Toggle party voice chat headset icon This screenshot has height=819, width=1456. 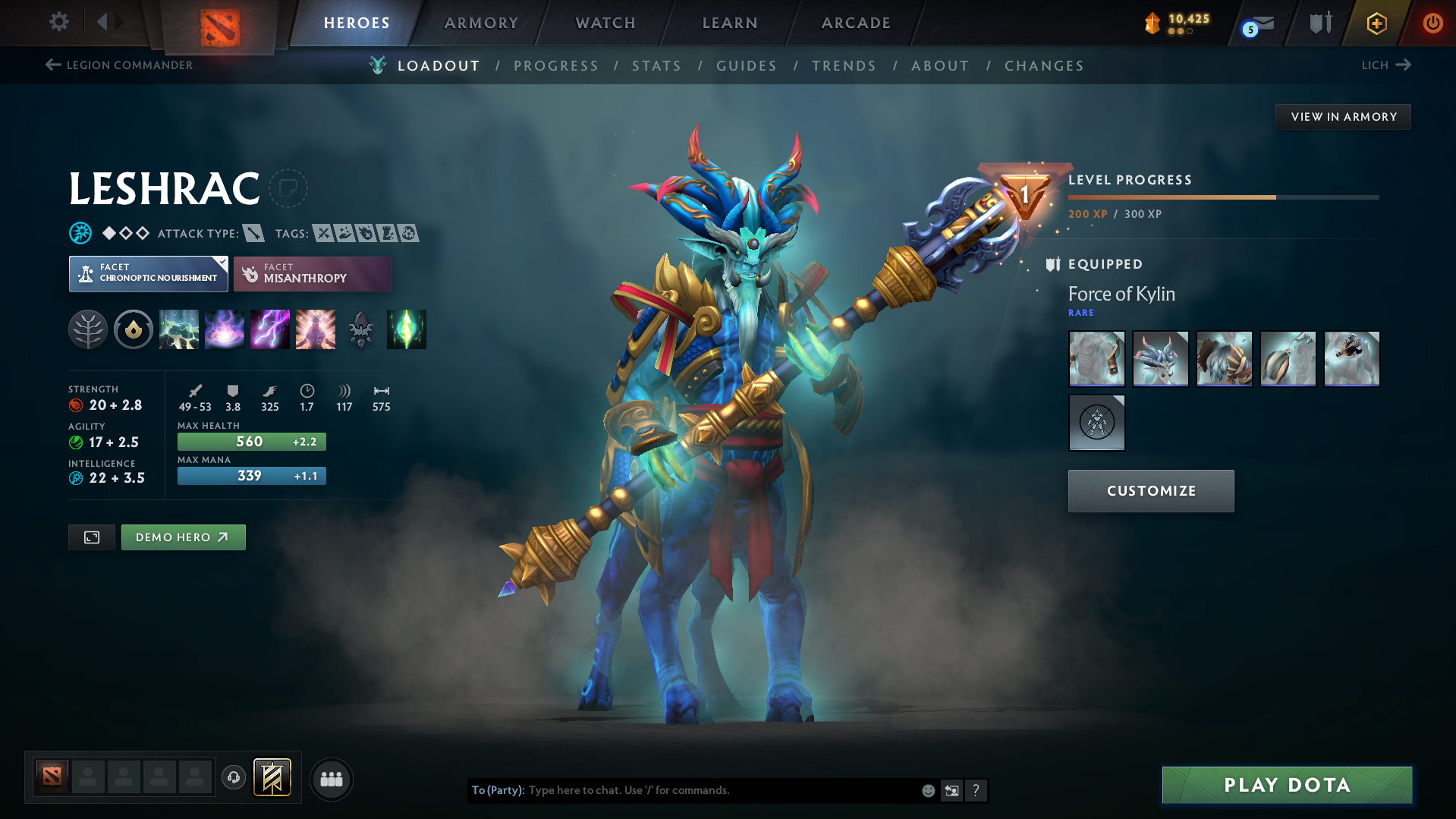pyautogui.click(x=233, y=779)
